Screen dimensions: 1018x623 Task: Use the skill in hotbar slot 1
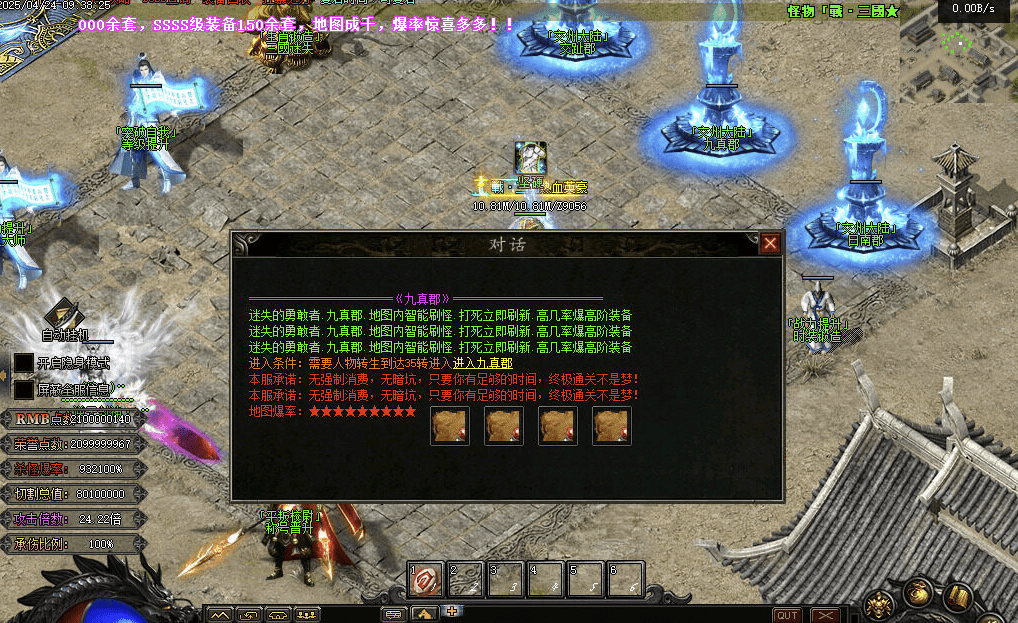(425, 578)
